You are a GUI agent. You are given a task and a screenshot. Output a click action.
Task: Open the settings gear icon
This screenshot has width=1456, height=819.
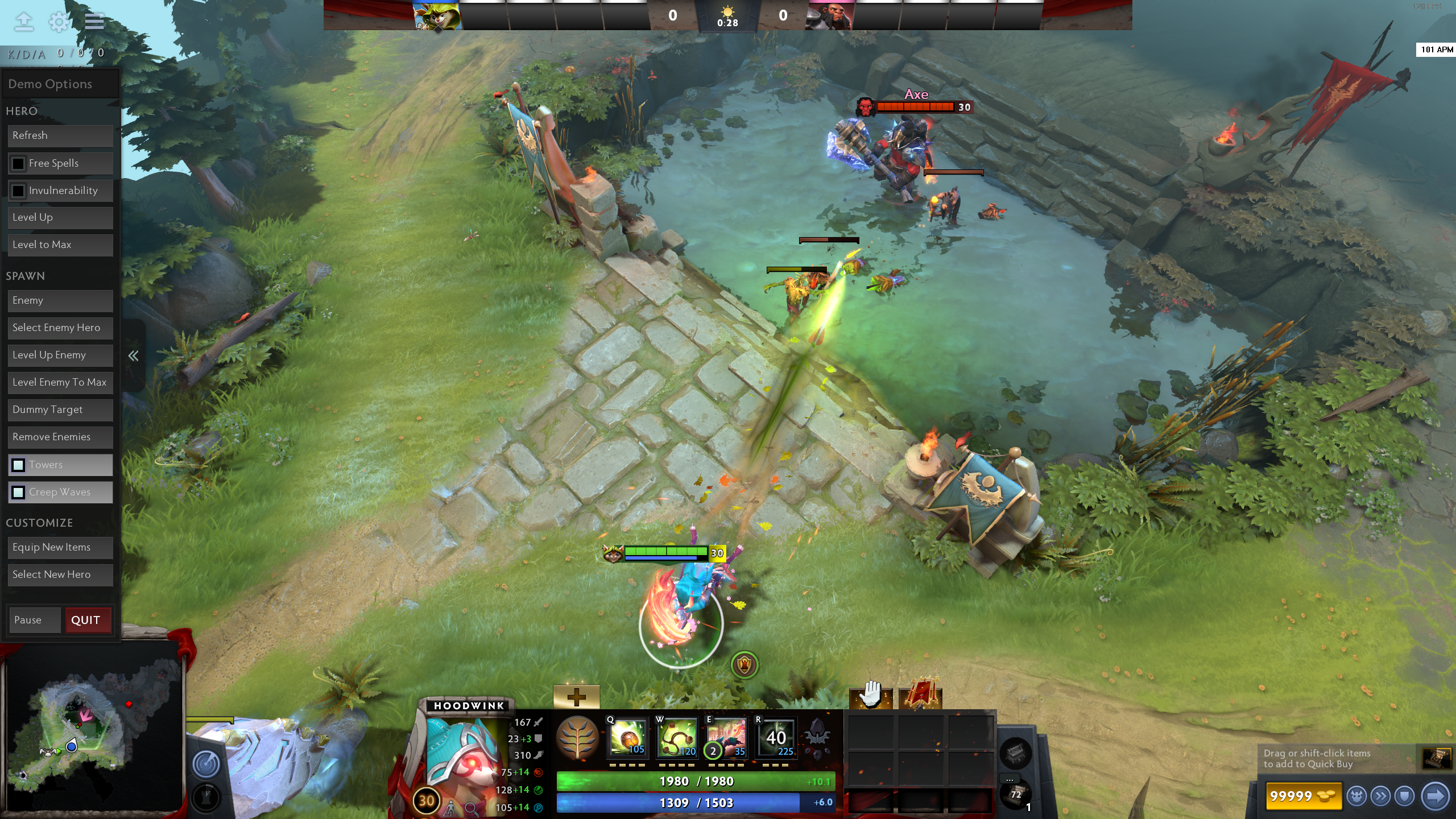pyautogui.click(x=59, y=22)
